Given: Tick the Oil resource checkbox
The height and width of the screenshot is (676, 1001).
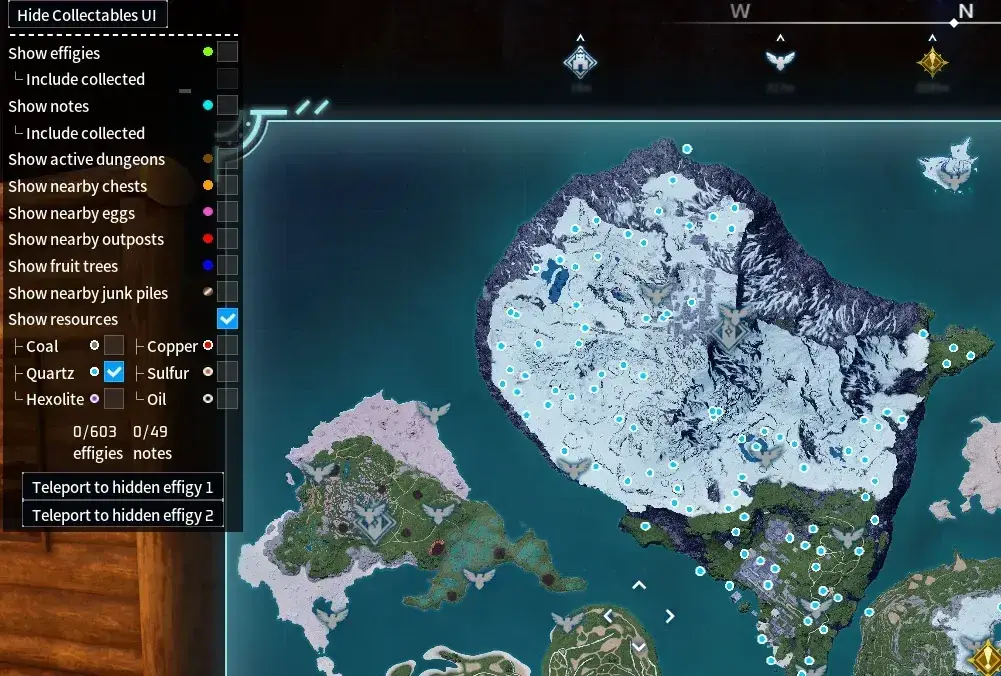Looking at the screenshot, I should [x=228, y=398].
